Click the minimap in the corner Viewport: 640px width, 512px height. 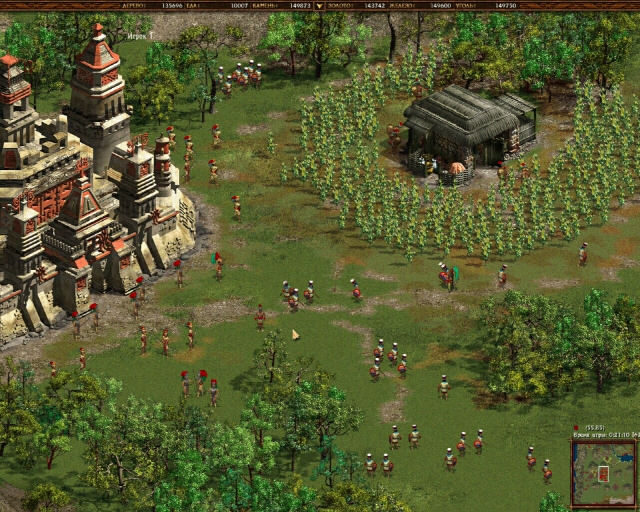pos(603,472)
